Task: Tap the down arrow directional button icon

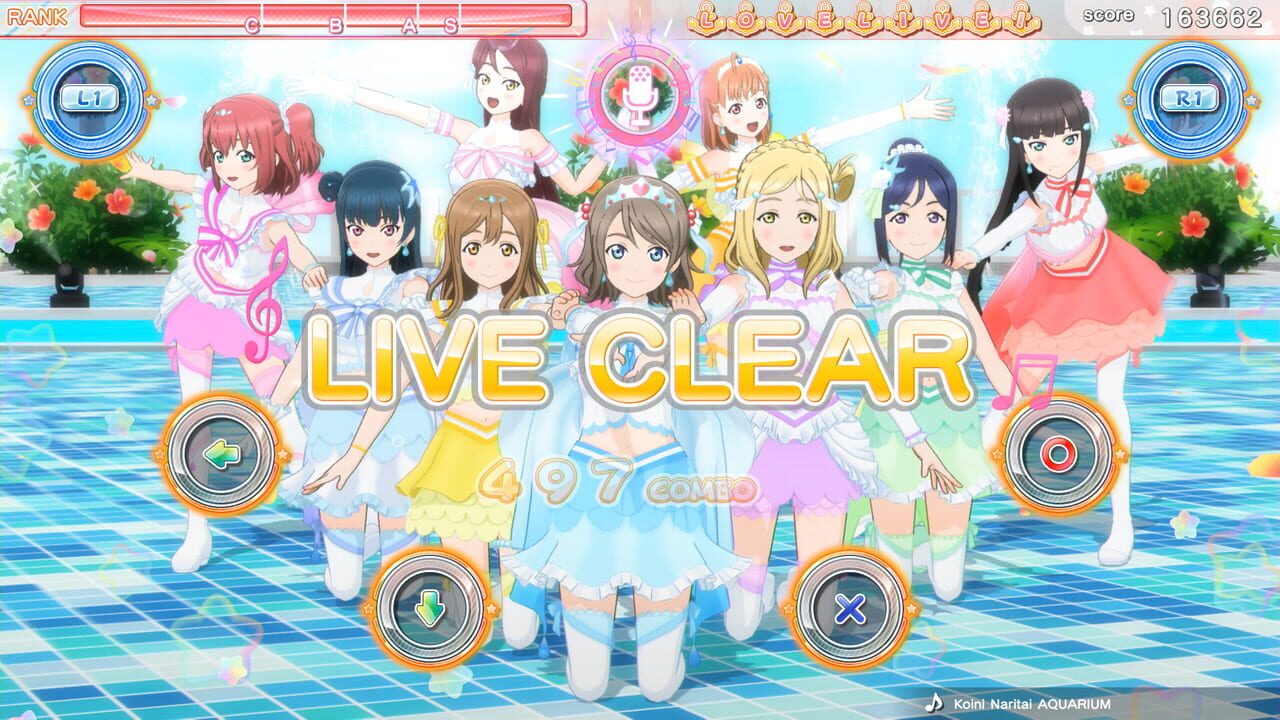Action: (430, 610)
